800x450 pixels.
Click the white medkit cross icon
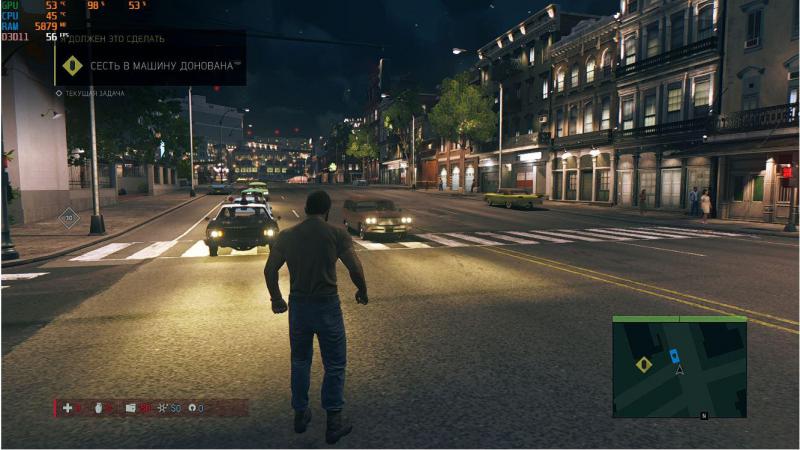coord(67,408)
